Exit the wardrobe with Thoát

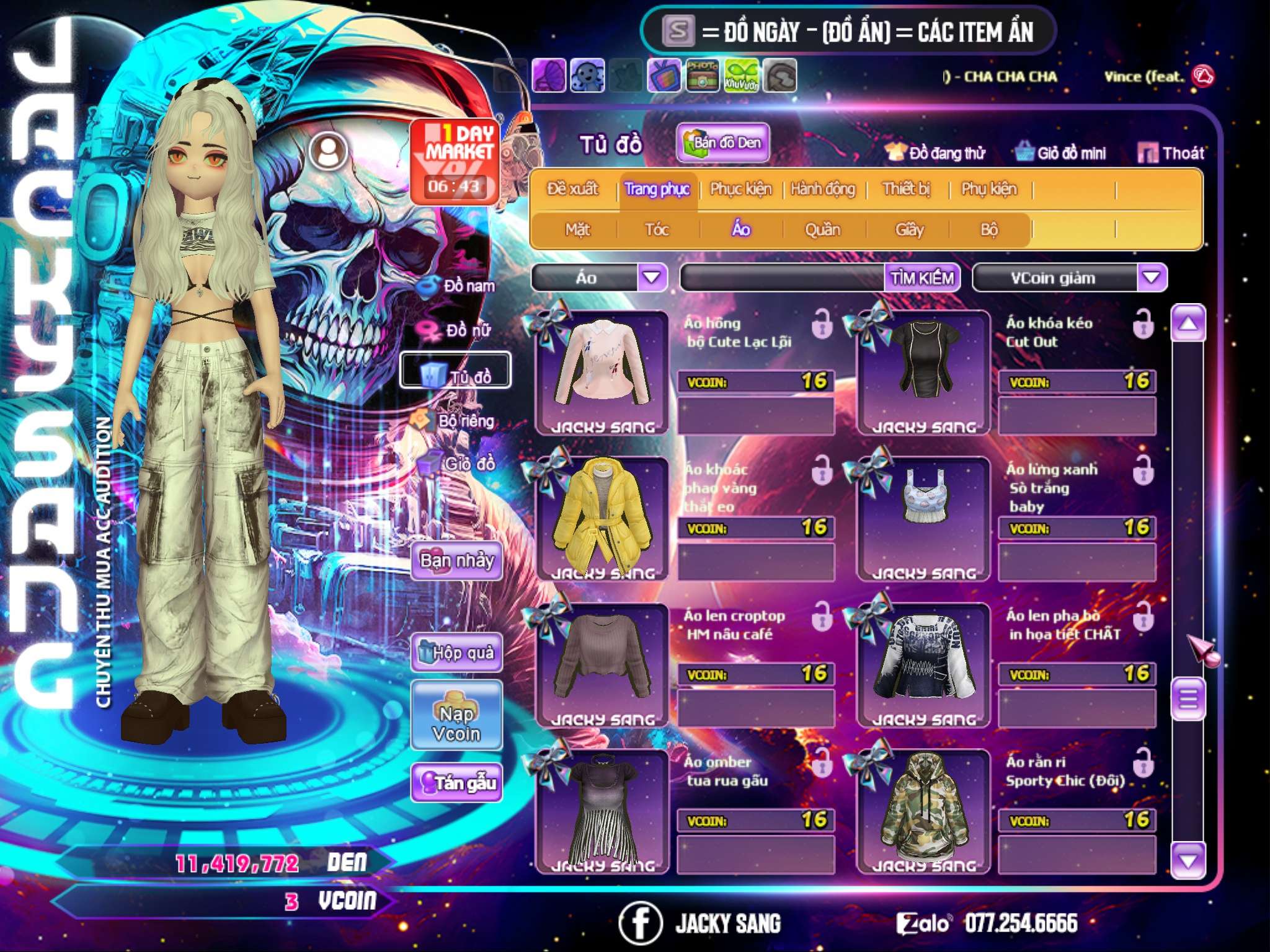pyautogui.click(x=1171, y=153)
